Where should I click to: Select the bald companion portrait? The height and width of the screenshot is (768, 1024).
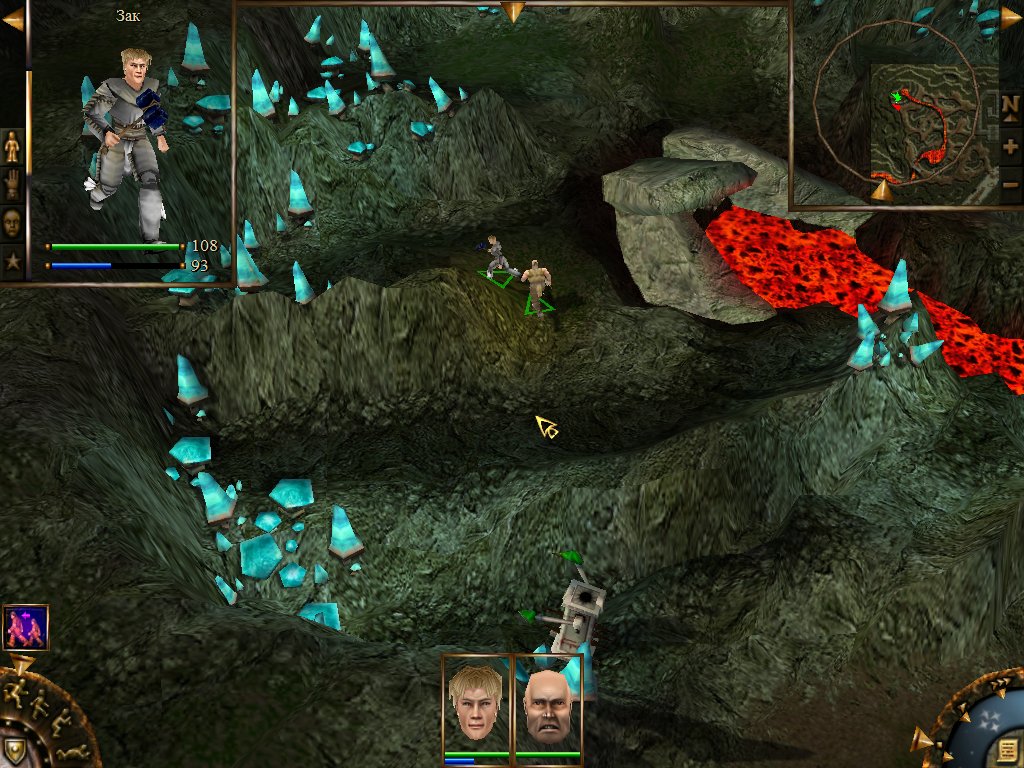(x=547, y=704)
